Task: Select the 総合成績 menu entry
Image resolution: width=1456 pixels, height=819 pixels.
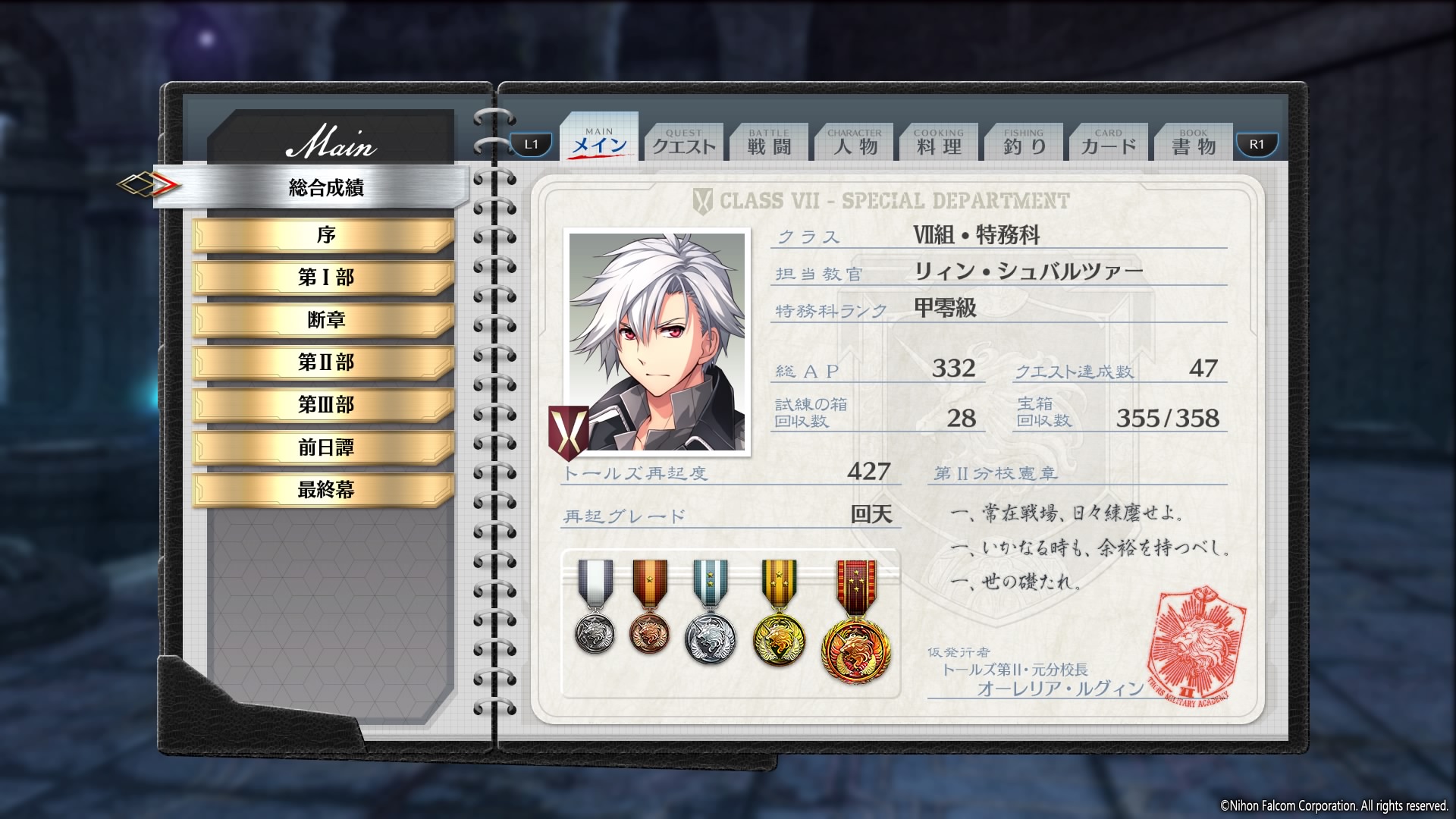Action: [326, 187]
